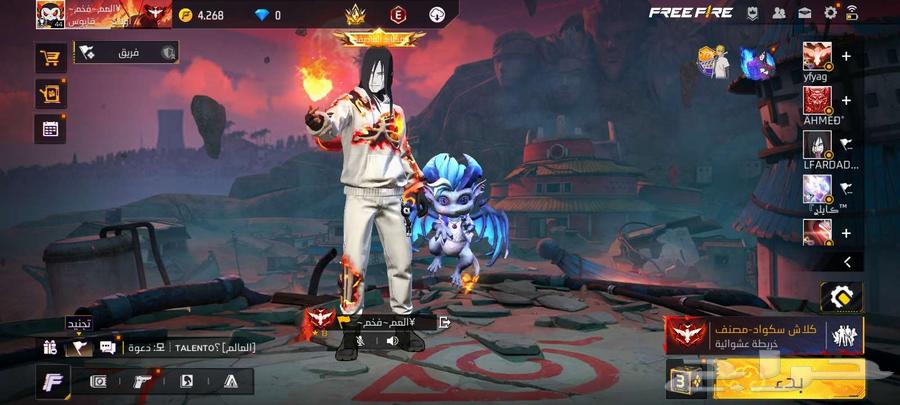Leave the team via exit icon
The width and height of the screenshot is (900, 405).
444,322
